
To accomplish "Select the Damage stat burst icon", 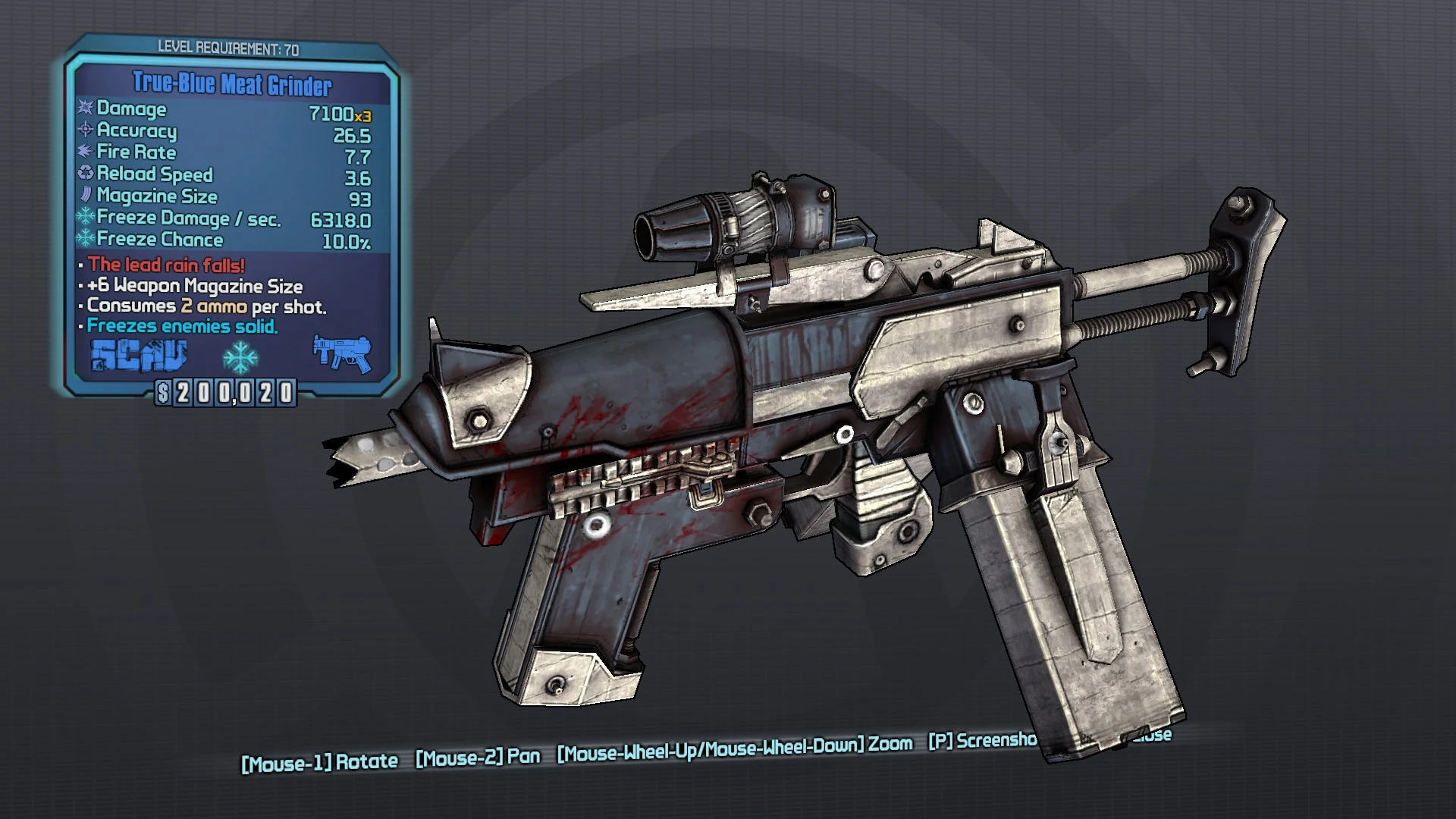I will click(x=83, y=109).
